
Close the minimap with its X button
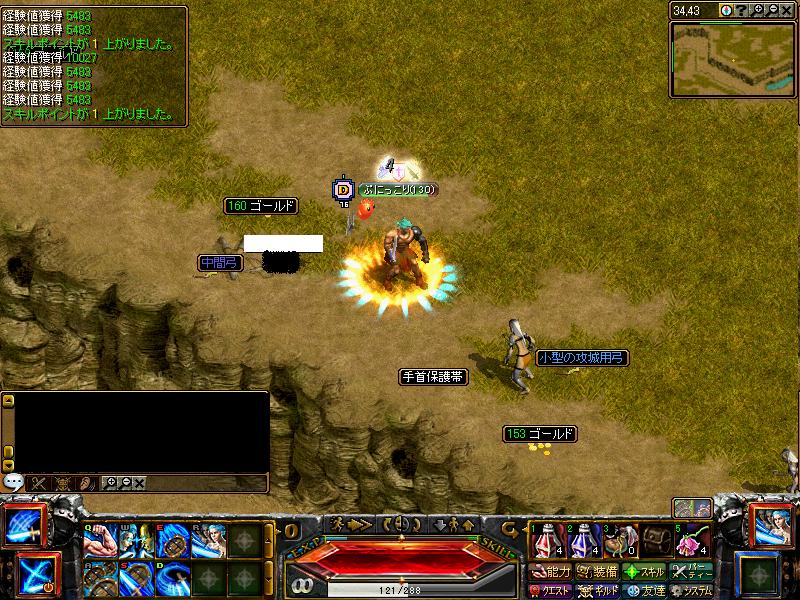(x=787, y=10)
